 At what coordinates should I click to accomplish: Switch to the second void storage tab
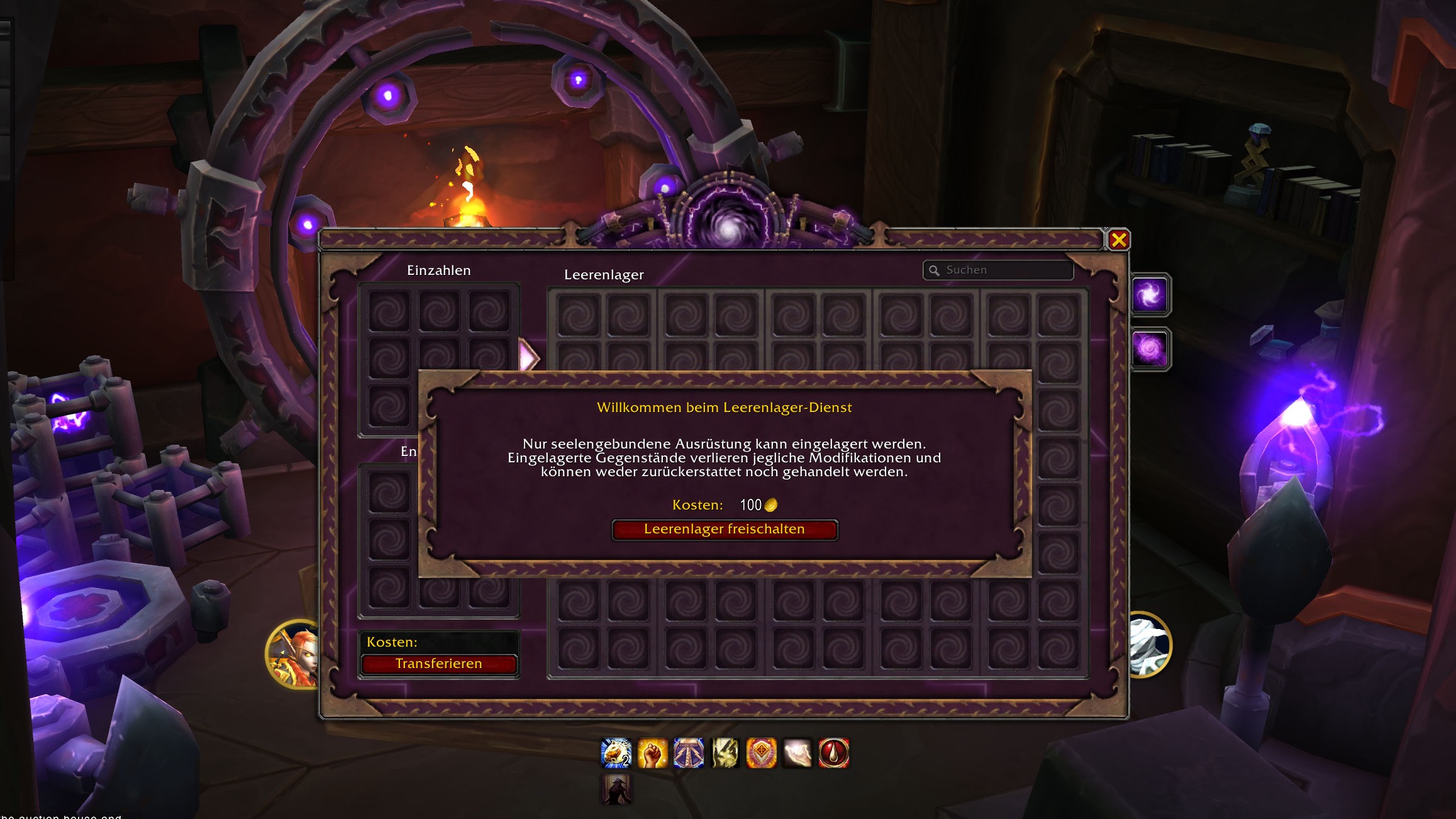1150,349
